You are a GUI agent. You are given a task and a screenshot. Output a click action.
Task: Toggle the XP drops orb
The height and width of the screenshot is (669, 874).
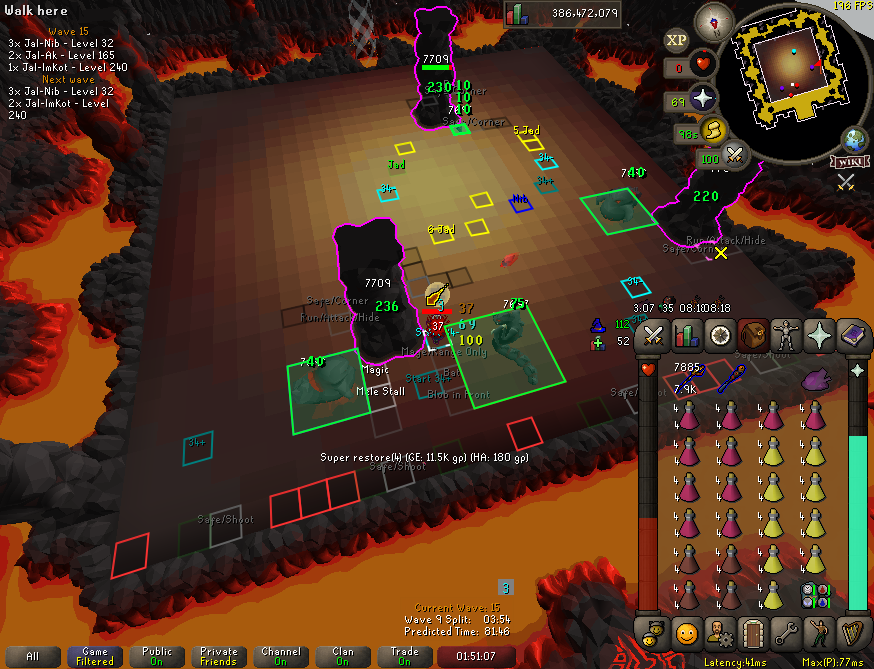[677, 40]
